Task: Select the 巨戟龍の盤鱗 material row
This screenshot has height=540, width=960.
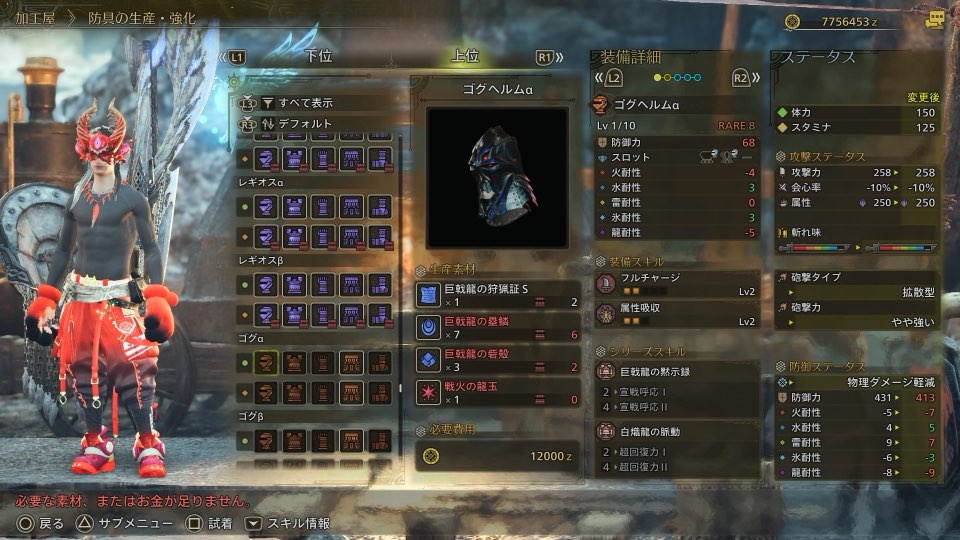Action: tap(498, 327)
